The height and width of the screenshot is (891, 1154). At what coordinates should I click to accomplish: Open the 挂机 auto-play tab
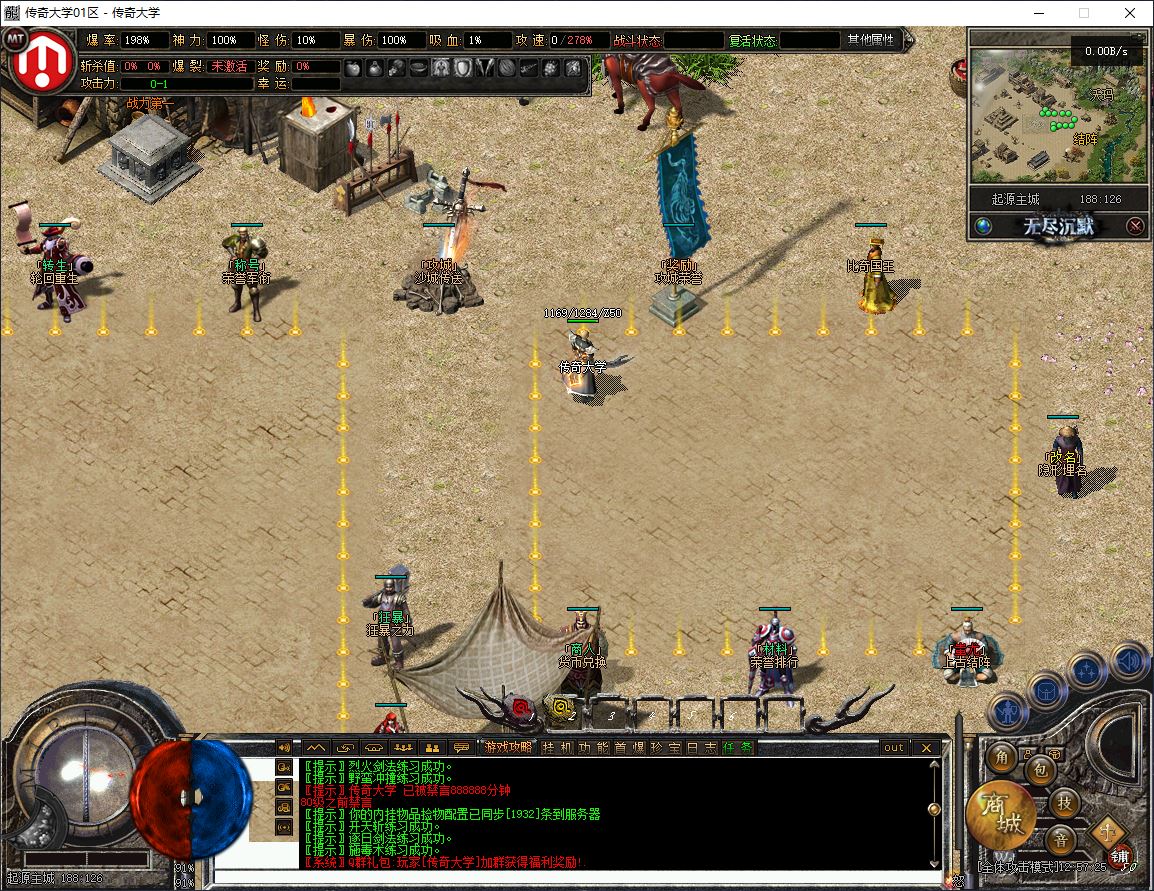point(553,747)
